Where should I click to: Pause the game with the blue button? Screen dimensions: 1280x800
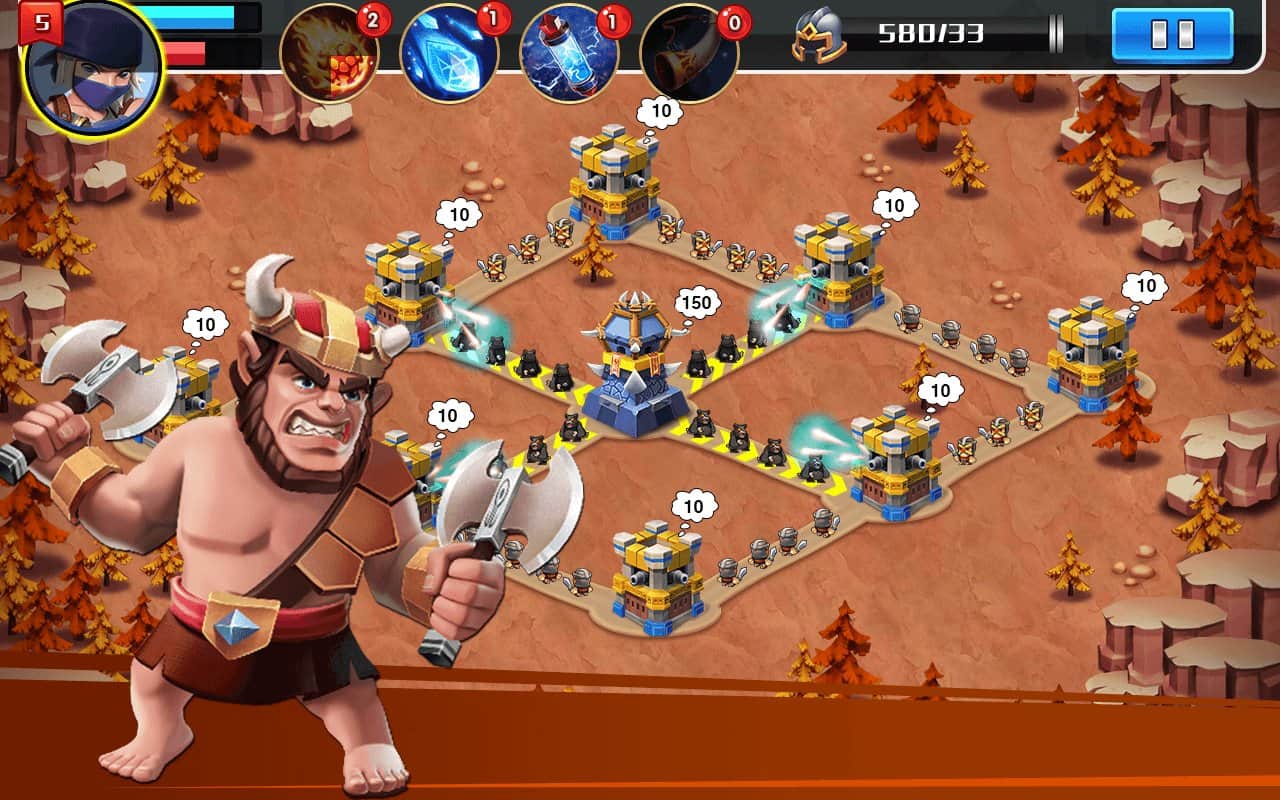1172,35
